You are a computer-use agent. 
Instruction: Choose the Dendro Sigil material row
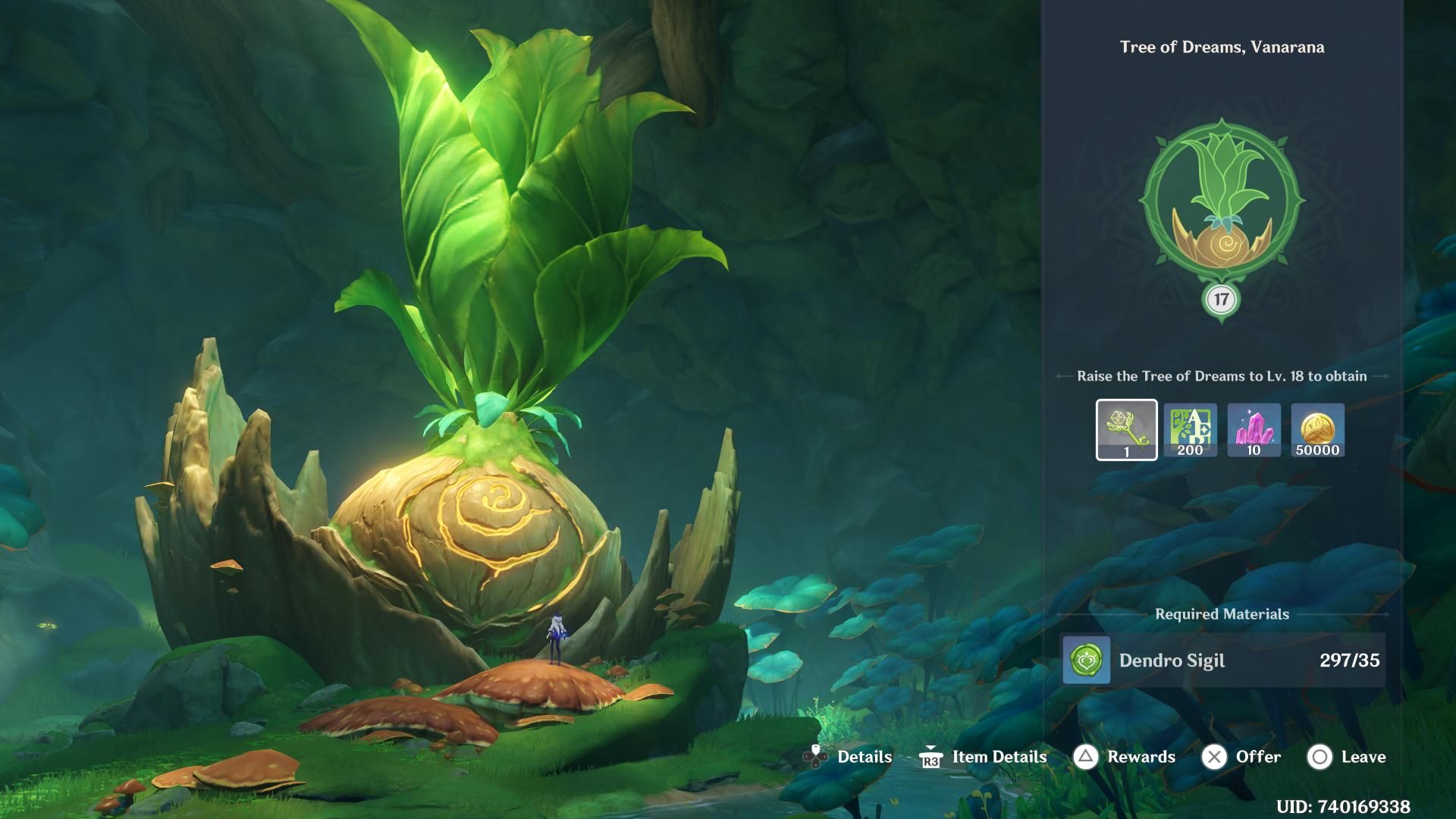click(x=1222, y=661)
